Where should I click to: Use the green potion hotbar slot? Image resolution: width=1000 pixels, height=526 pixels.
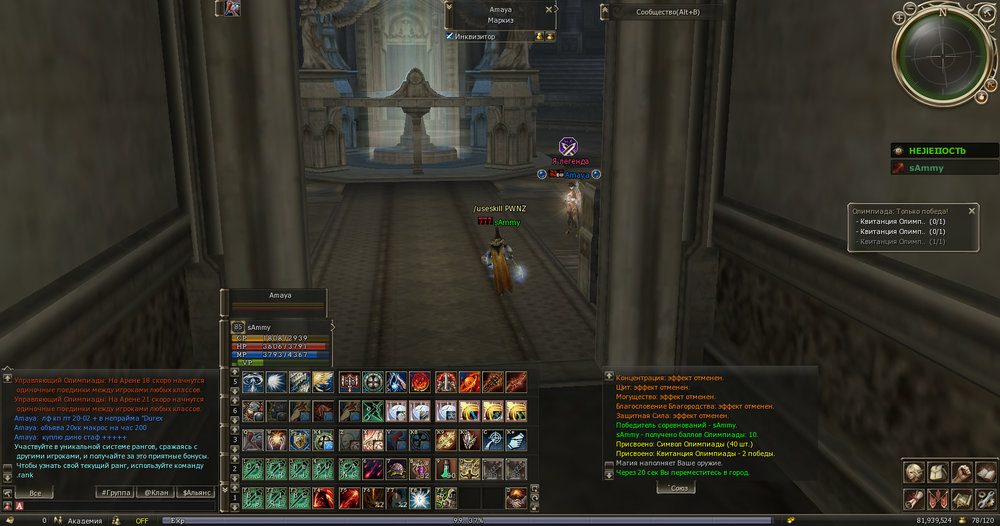click(x=444, y=469)
